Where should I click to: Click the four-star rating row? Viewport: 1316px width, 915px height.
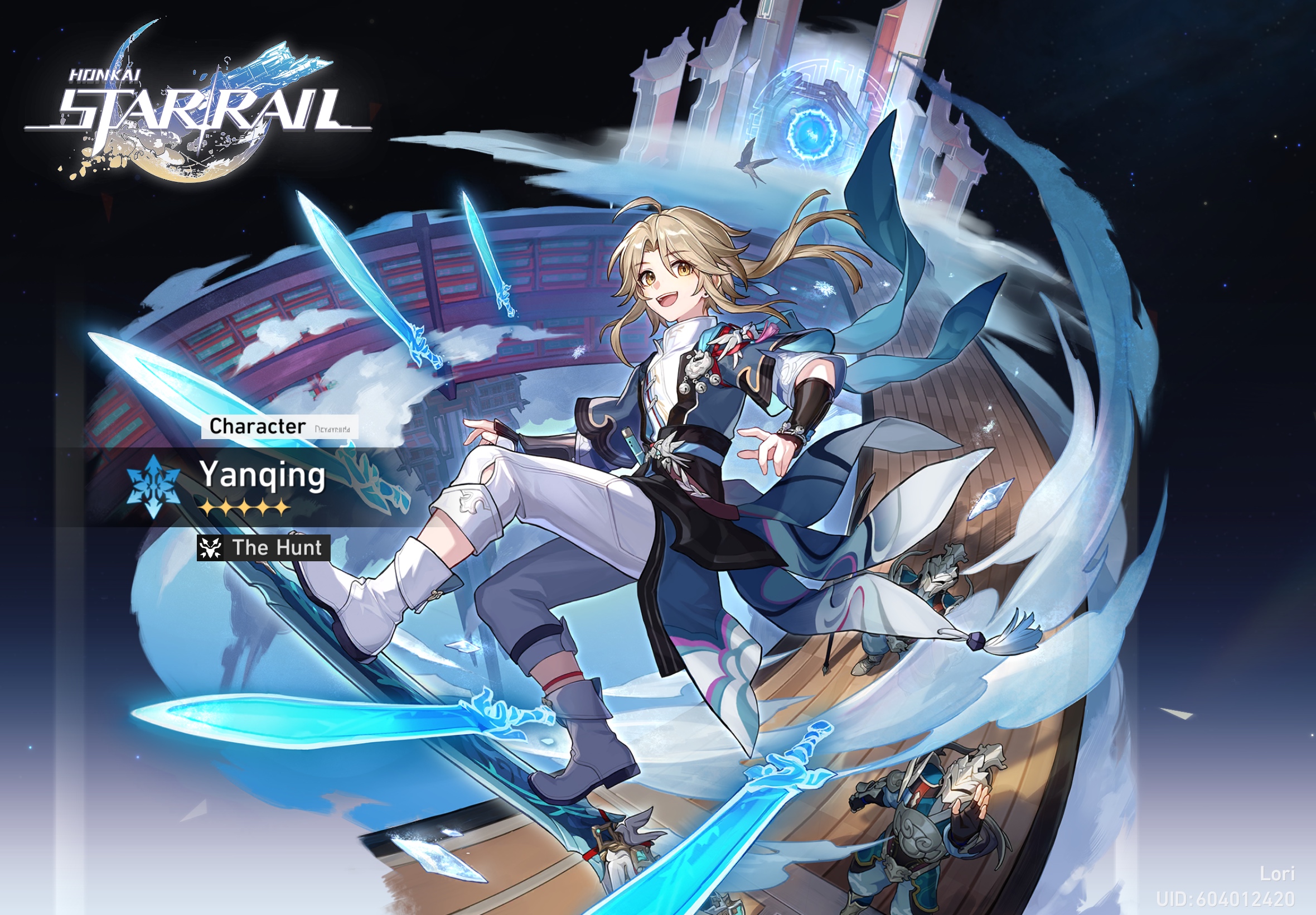point(246,508)
